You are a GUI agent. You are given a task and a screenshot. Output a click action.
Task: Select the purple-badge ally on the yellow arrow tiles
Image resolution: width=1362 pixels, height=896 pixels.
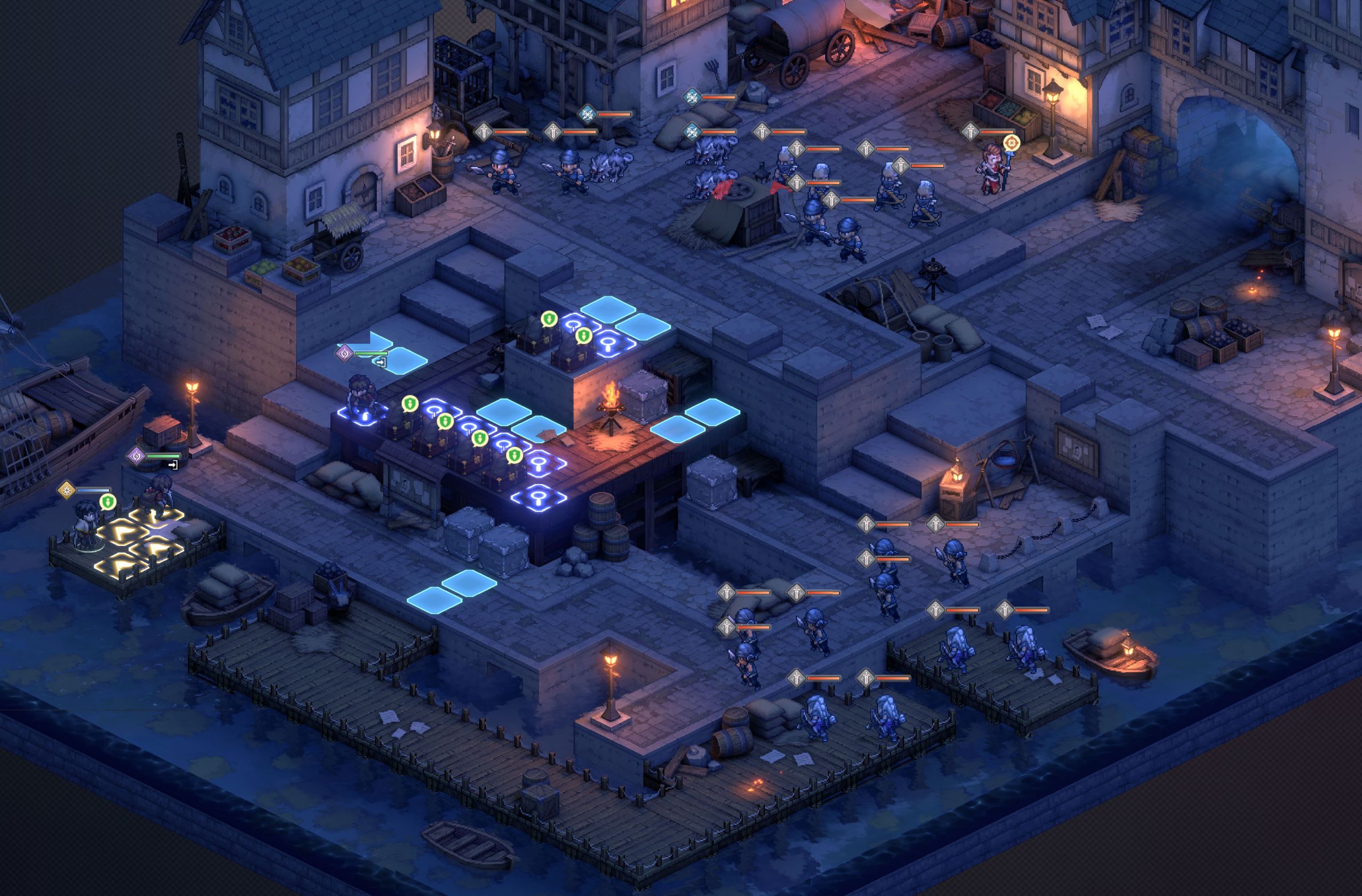159,495
